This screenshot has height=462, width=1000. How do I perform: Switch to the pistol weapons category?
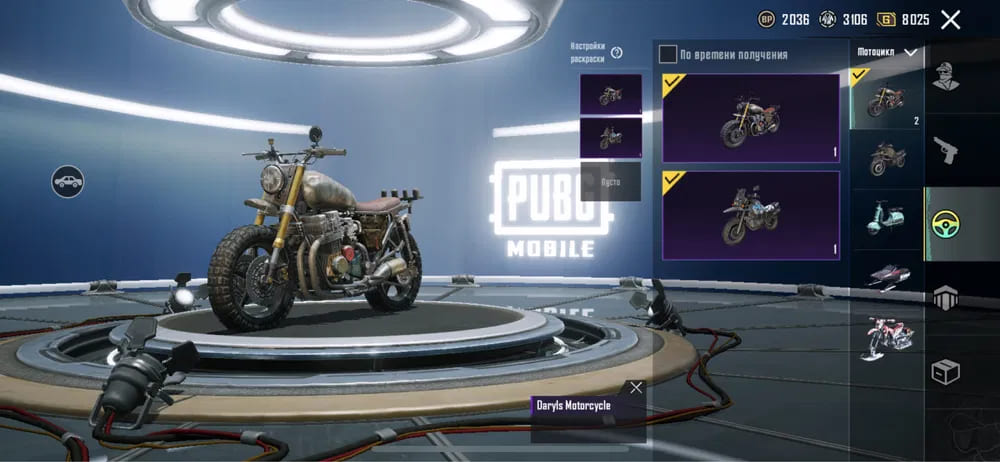click(x=945, y=151)
